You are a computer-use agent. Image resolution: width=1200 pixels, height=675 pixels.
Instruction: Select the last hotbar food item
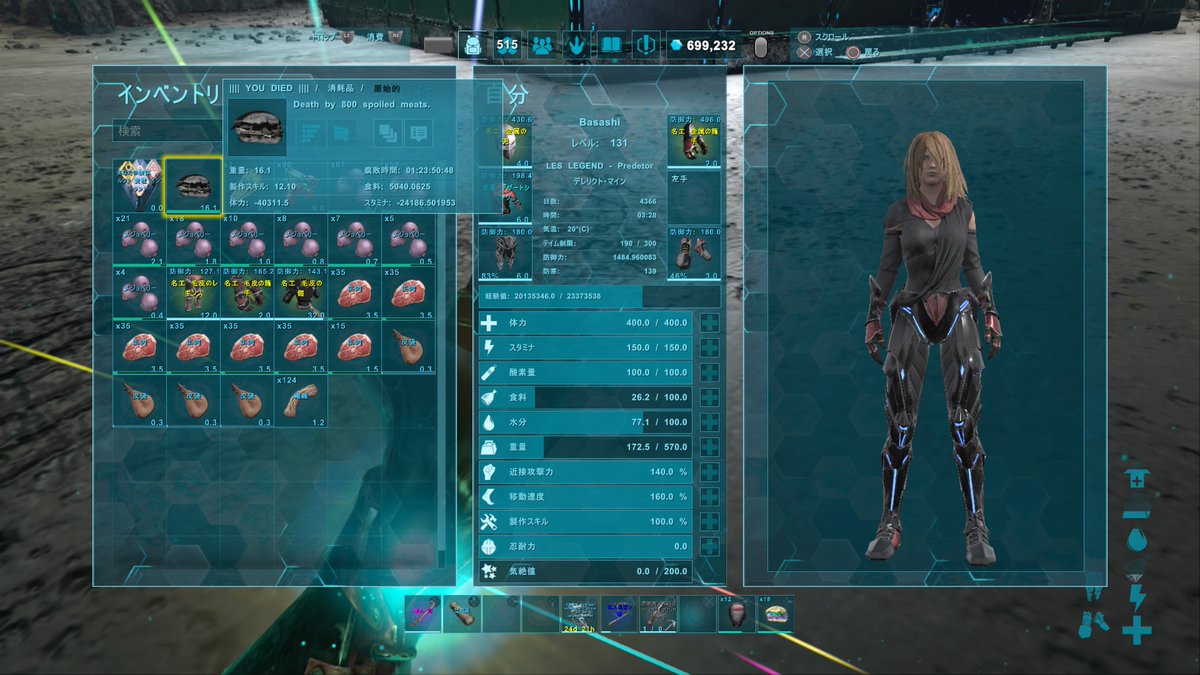[774, 614]
